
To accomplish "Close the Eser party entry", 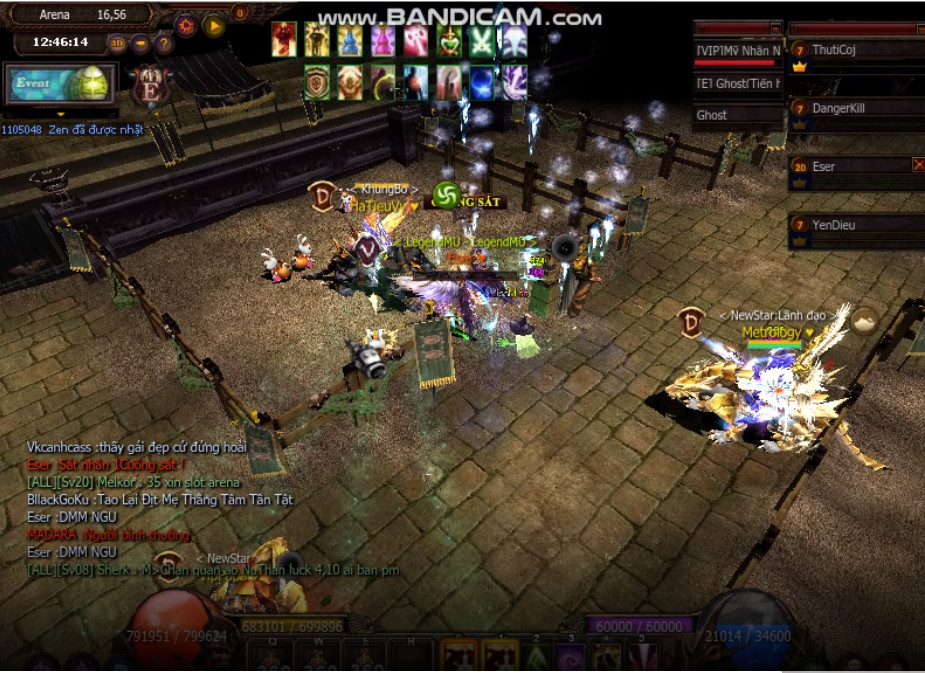I will click(918, 165).
